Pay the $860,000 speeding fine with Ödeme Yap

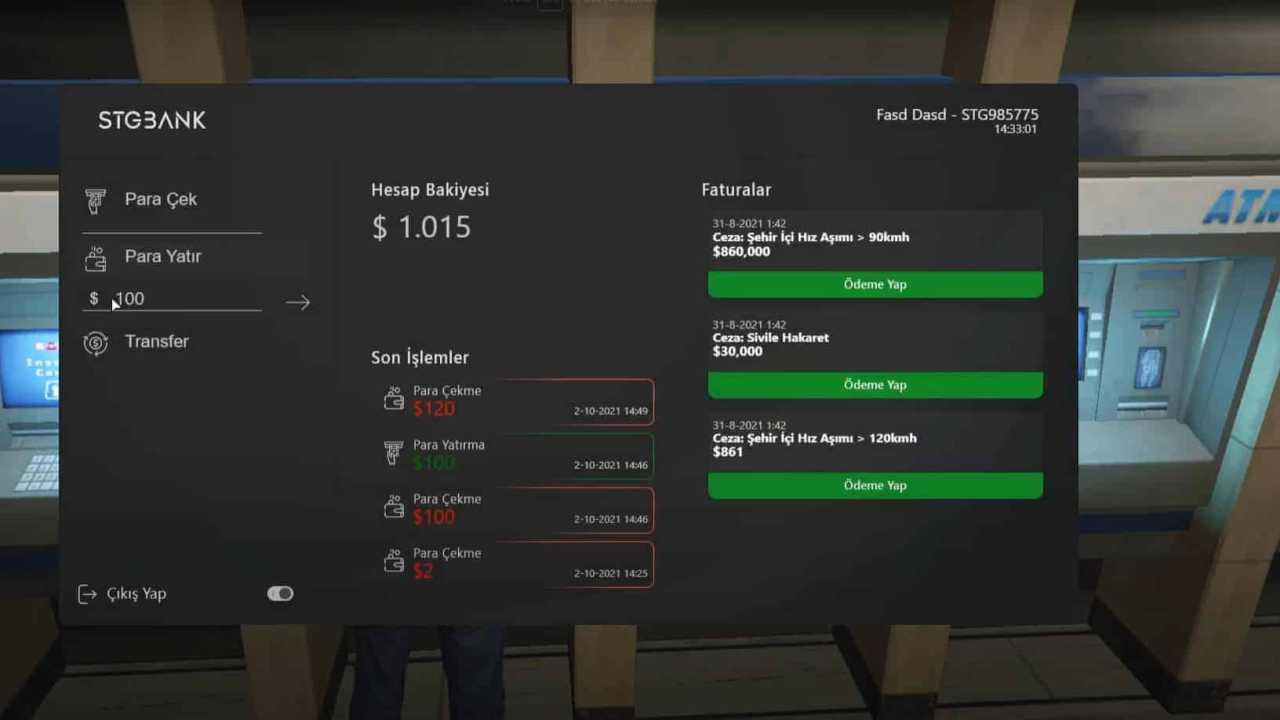[x=874, y=284]
